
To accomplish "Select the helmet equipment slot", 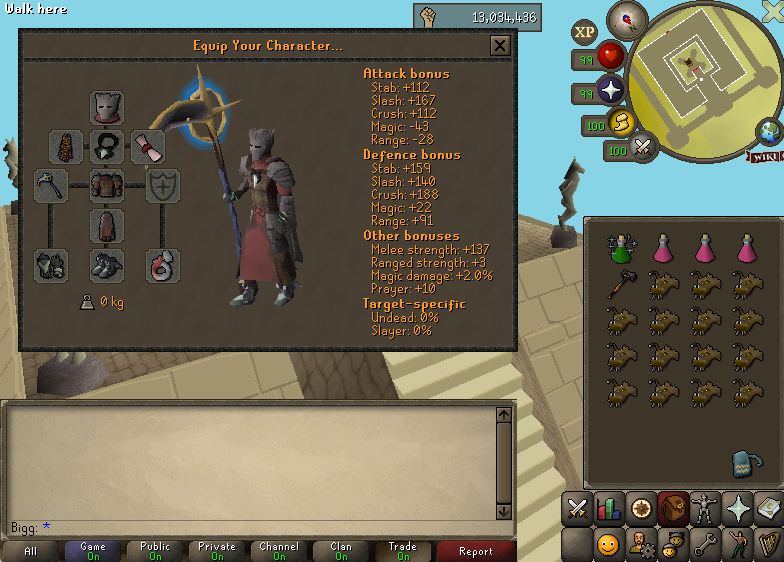I will pyautogui.click(x=107, y=108).
